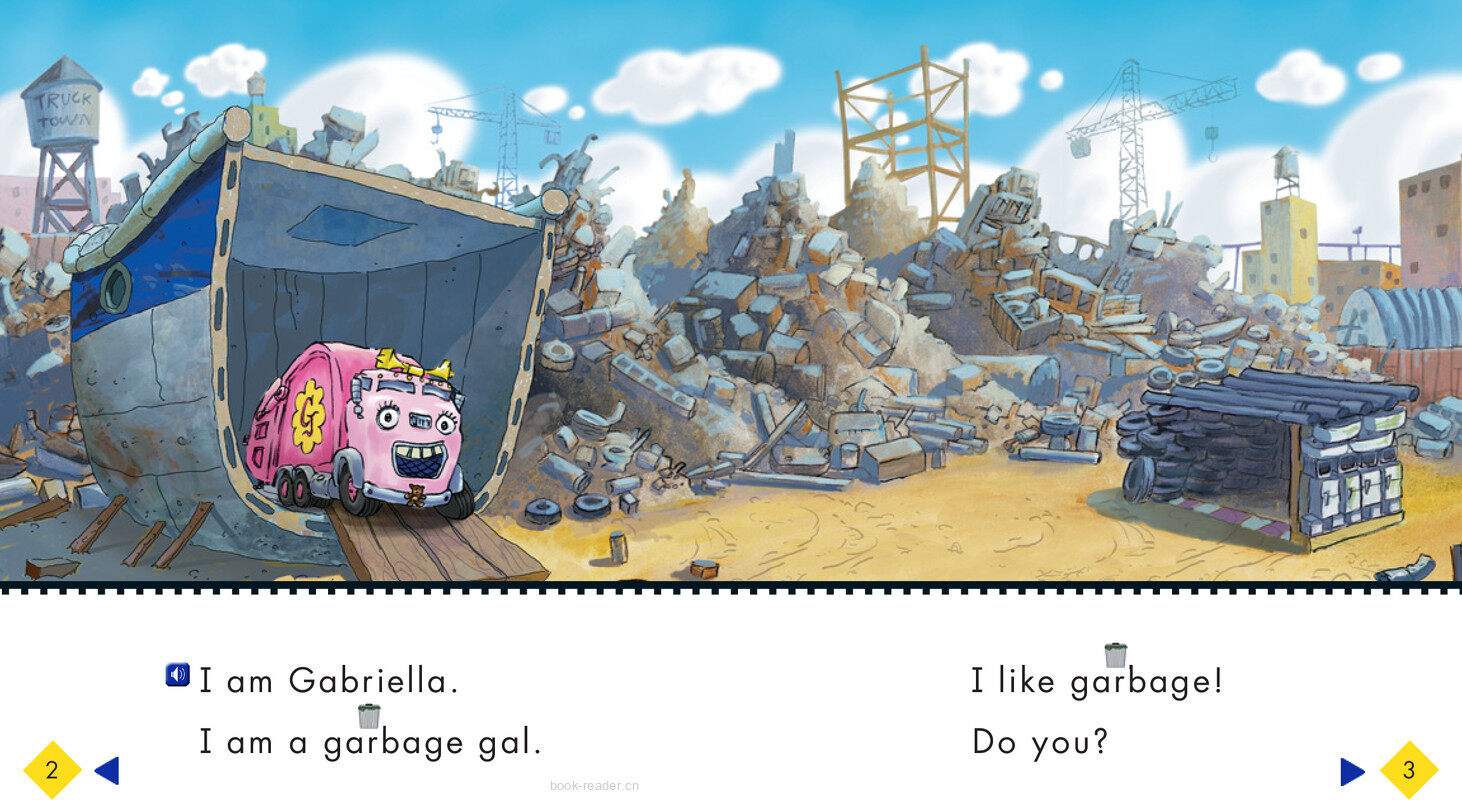Click the teddy bear on Gabriella's bumper
Viewport: 1462px width, 800px height.
pyautogui.click(x=417, y=492)
